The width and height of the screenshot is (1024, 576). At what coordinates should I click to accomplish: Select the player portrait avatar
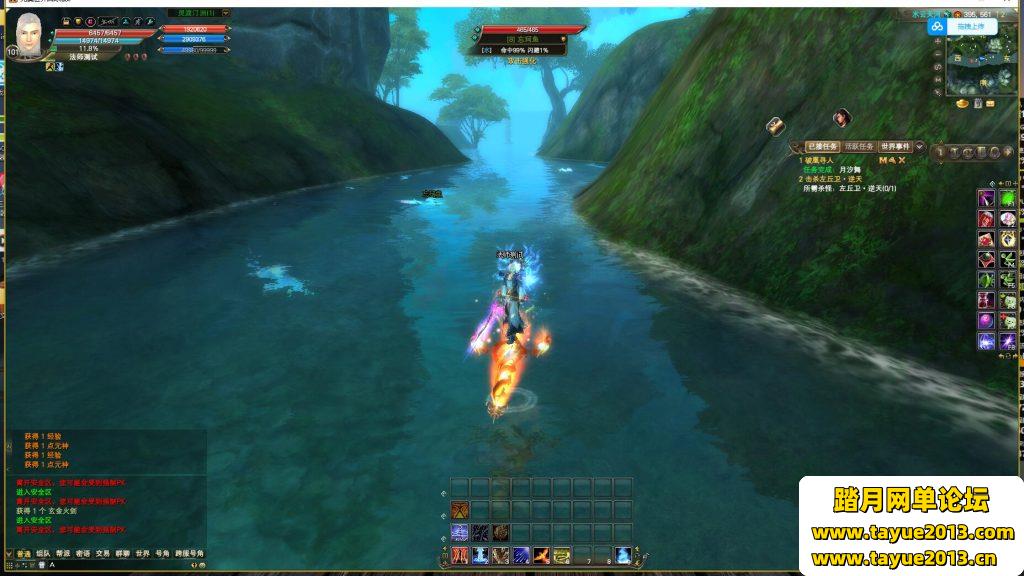click(28, 40)
